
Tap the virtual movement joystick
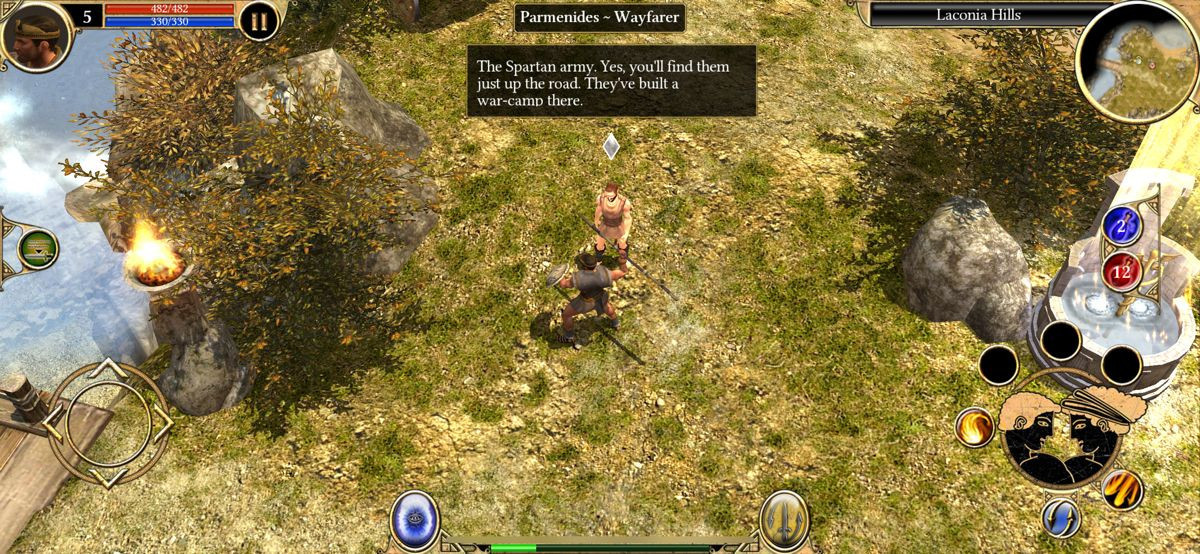[108, 423]
